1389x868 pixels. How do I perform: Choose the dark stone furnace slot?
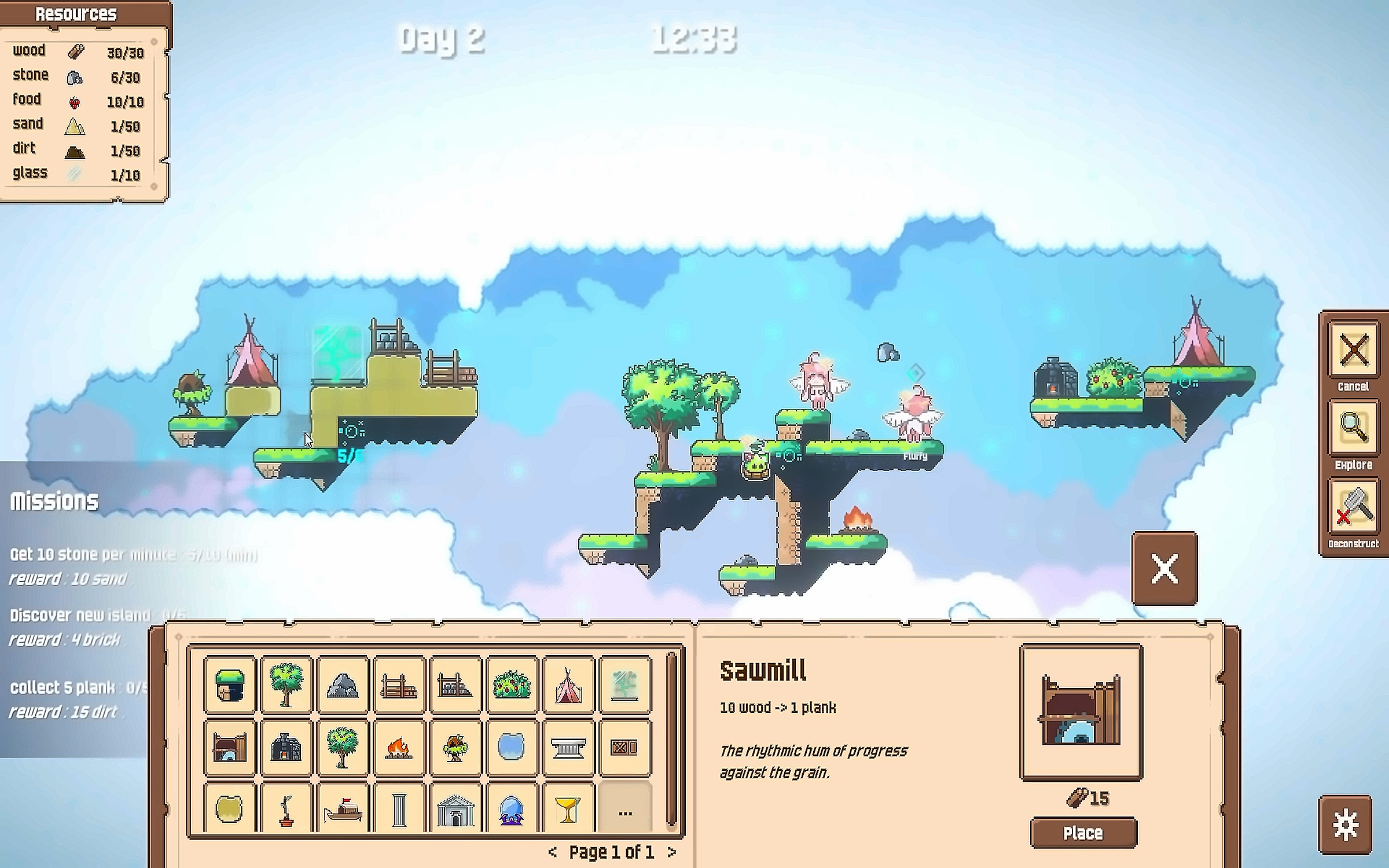click(x=286, y=748)
